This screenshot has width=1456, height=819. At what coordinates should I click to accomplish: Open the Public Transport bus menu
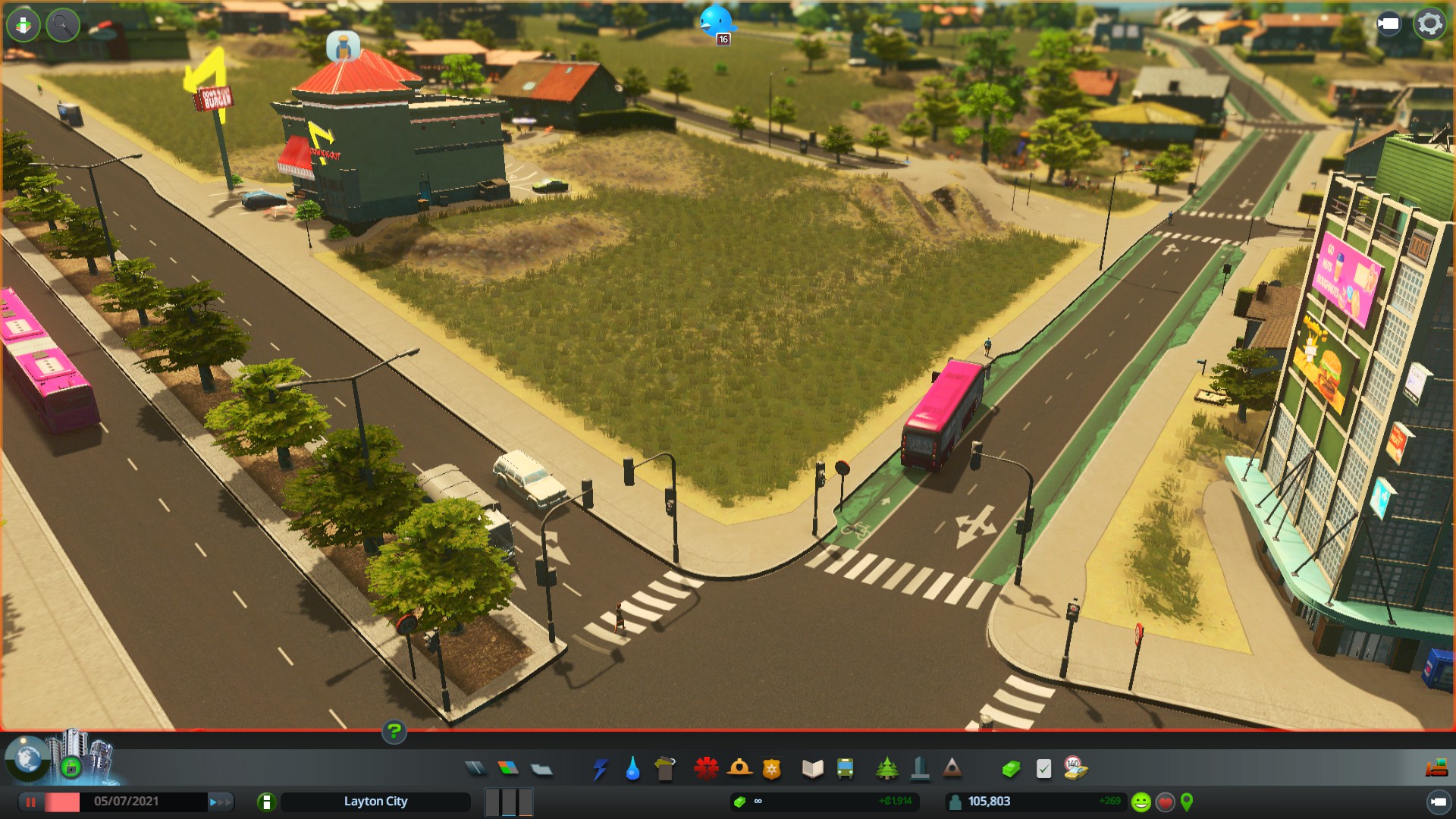tap(845, 769)
